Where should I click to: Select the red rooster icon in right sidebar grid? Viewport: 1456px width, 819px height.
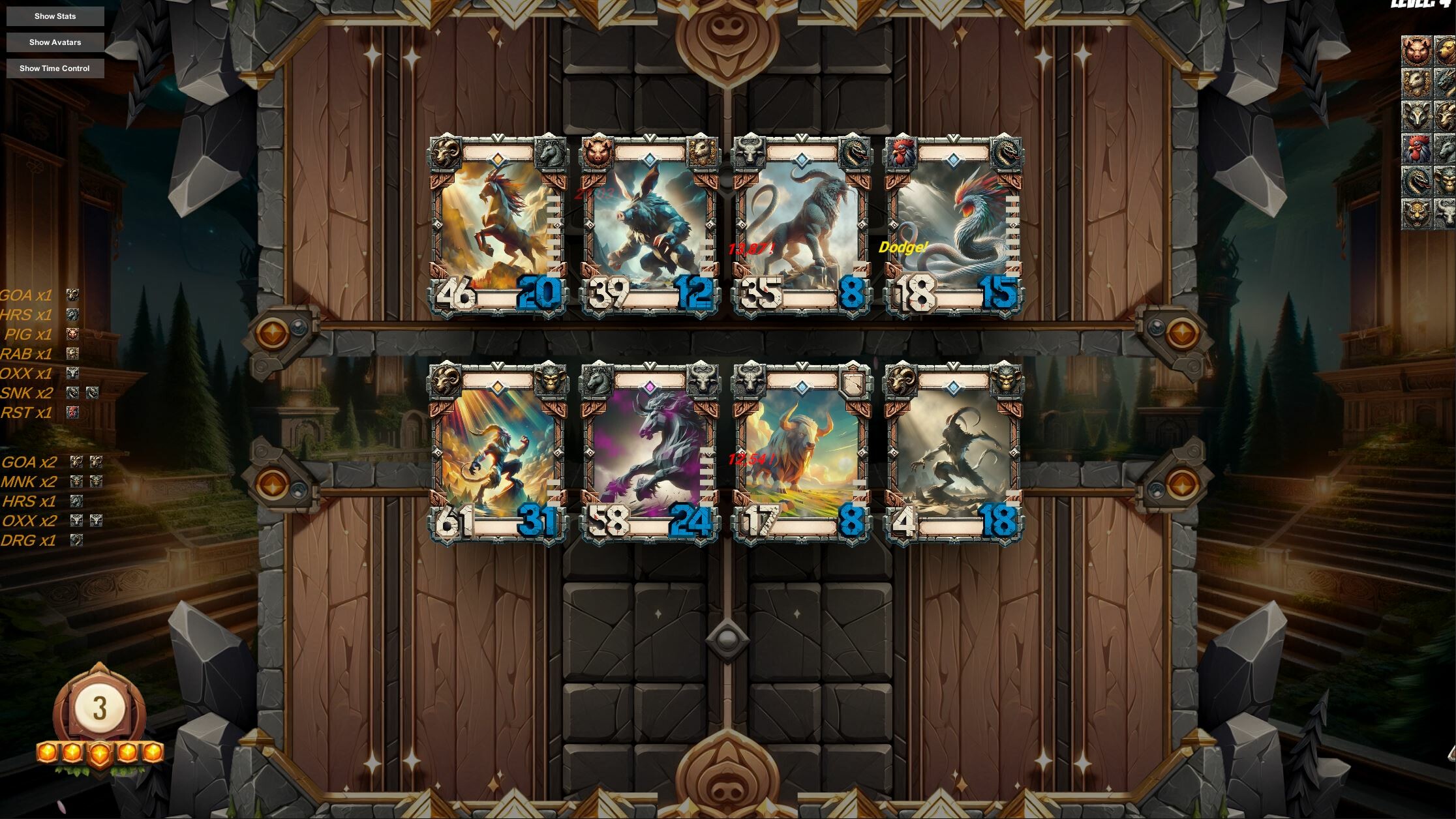pyautogui.click(x=1416, y=147)
